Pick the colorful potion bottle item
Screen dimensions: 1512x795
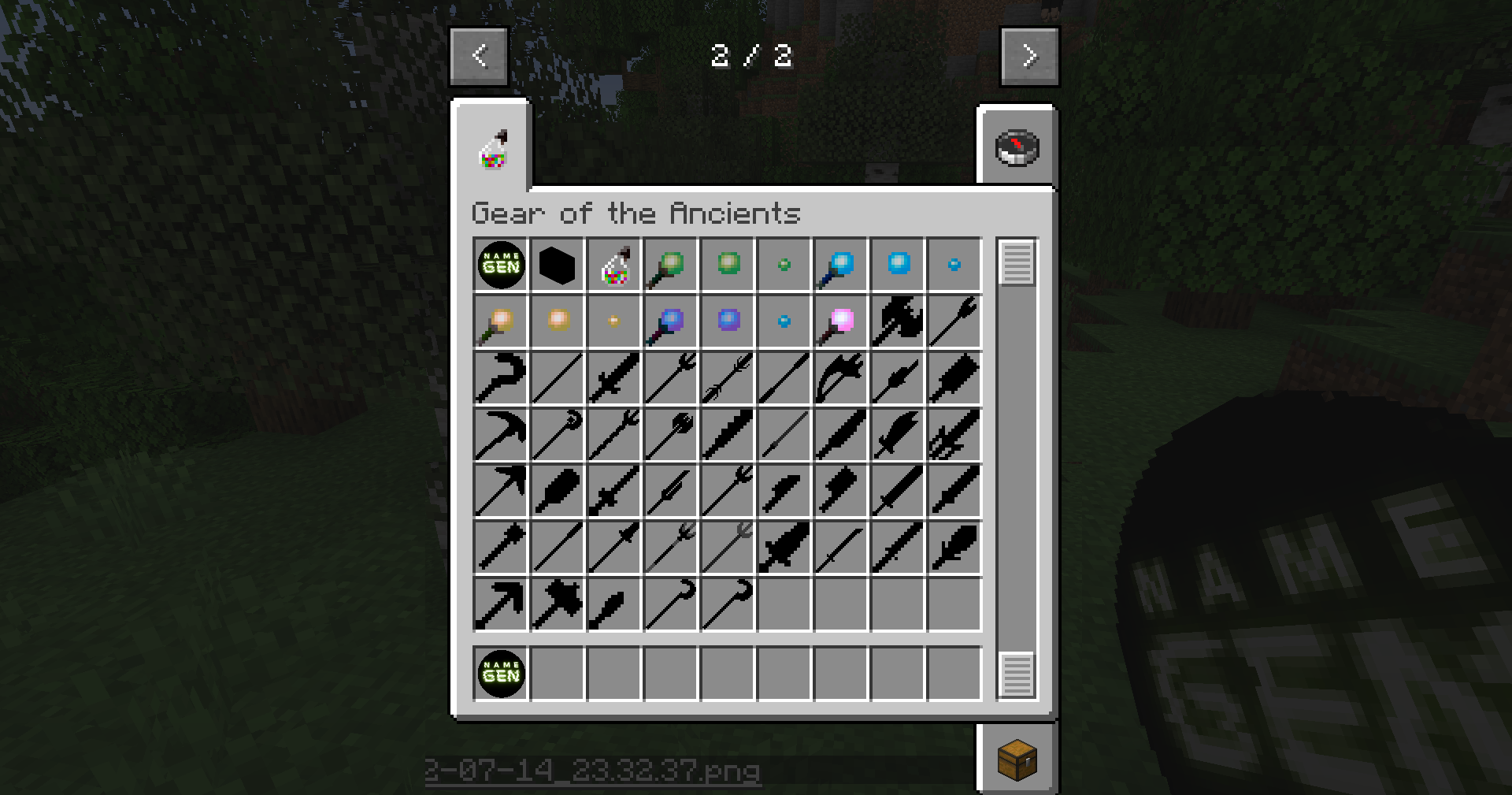click(613, 264)
